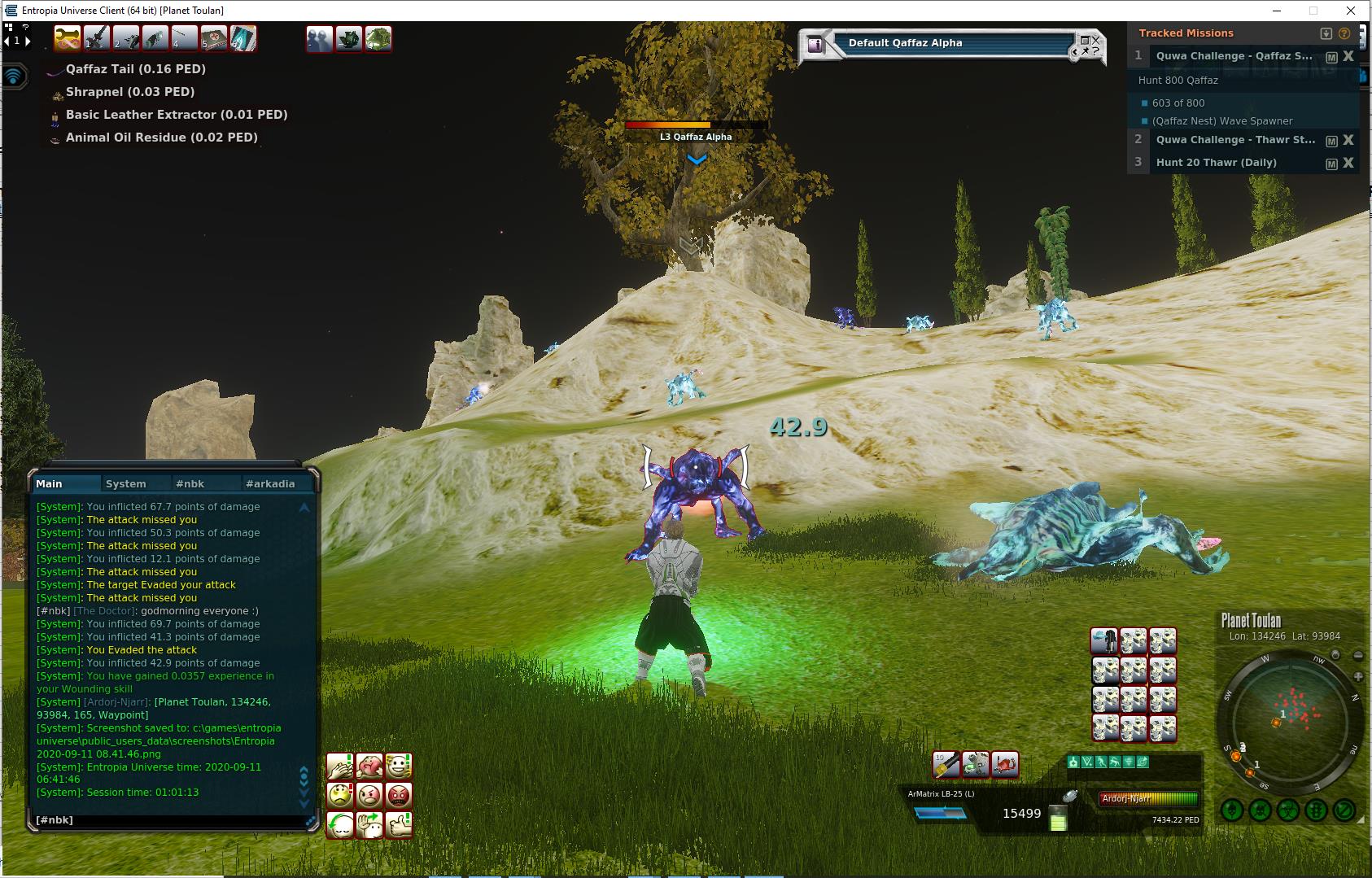
Task: Close the Entropia Universe client window
Action: coord(1352,11)
